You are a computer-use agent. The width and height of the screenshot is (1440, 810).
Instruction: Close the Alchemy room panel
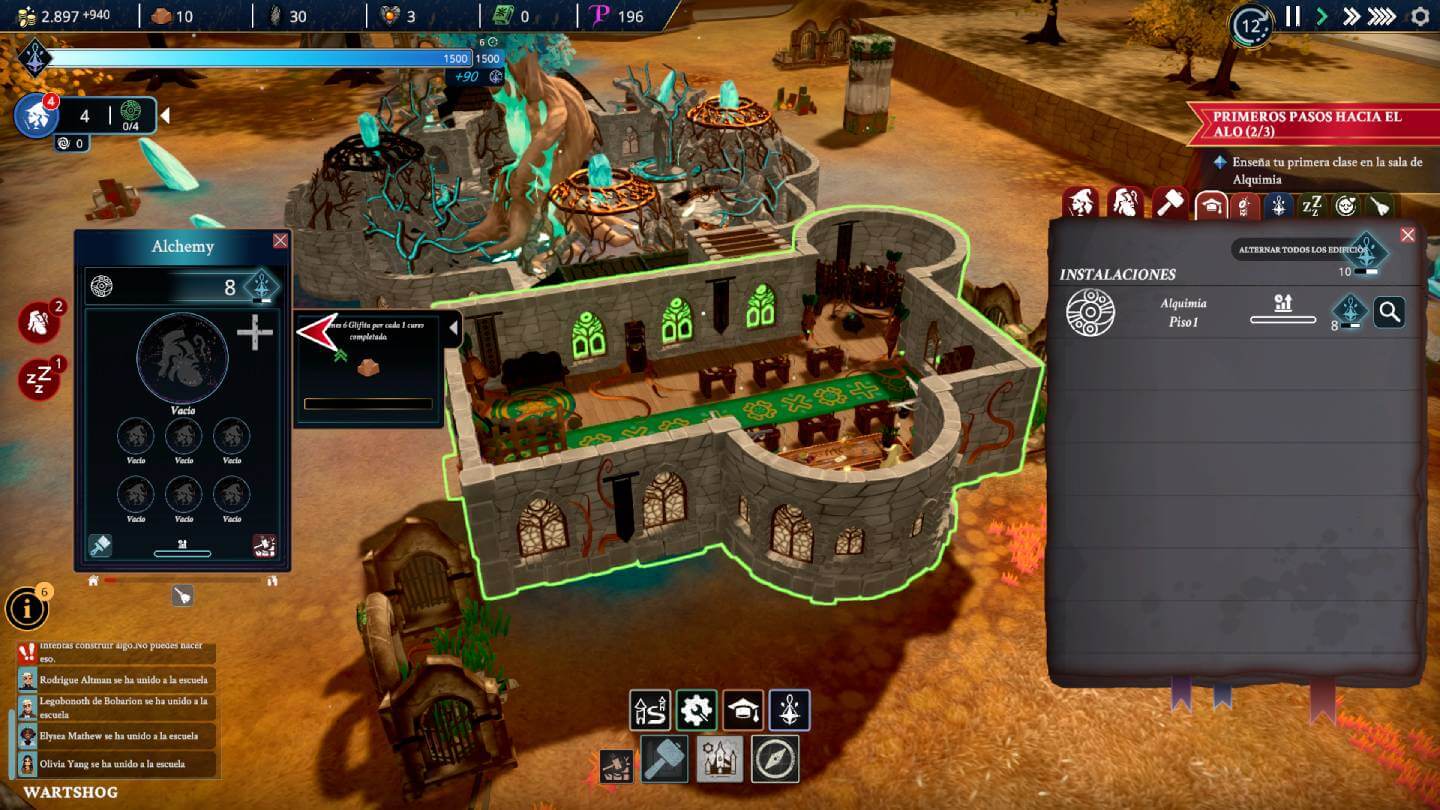point(280,241)
